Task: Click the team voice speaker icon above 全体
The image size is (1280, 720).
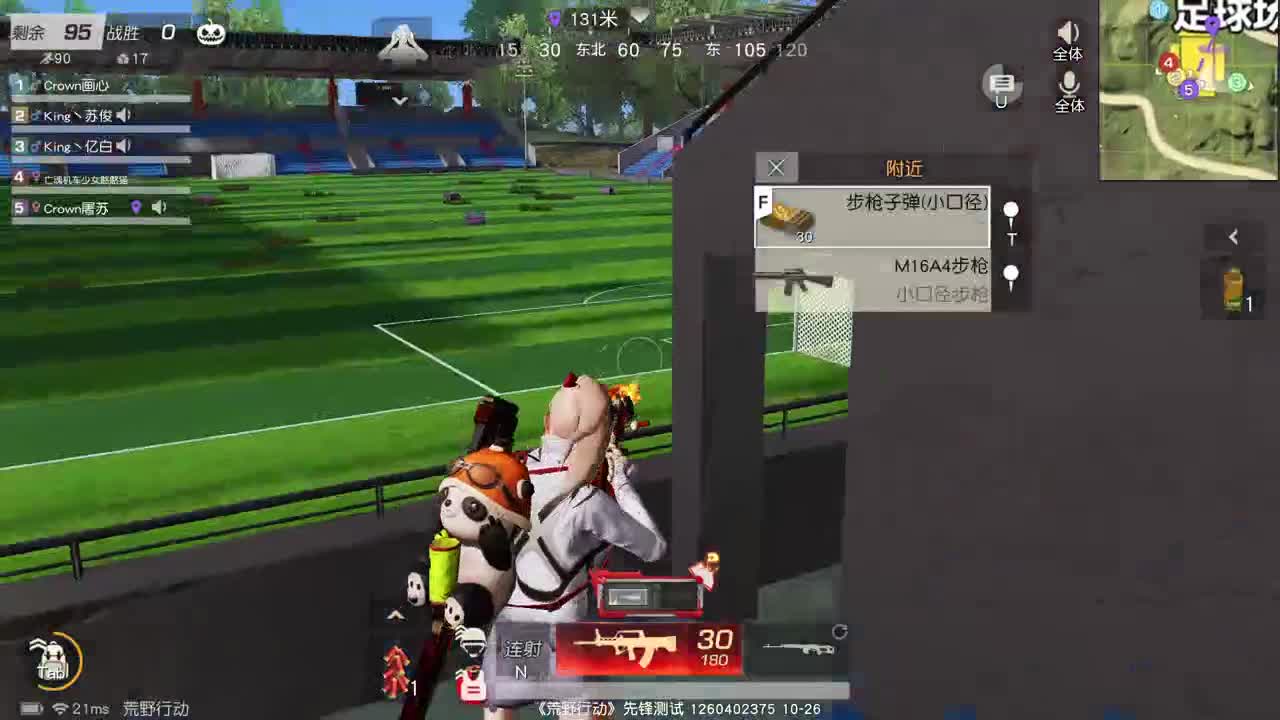Action: pos(1068,30)
